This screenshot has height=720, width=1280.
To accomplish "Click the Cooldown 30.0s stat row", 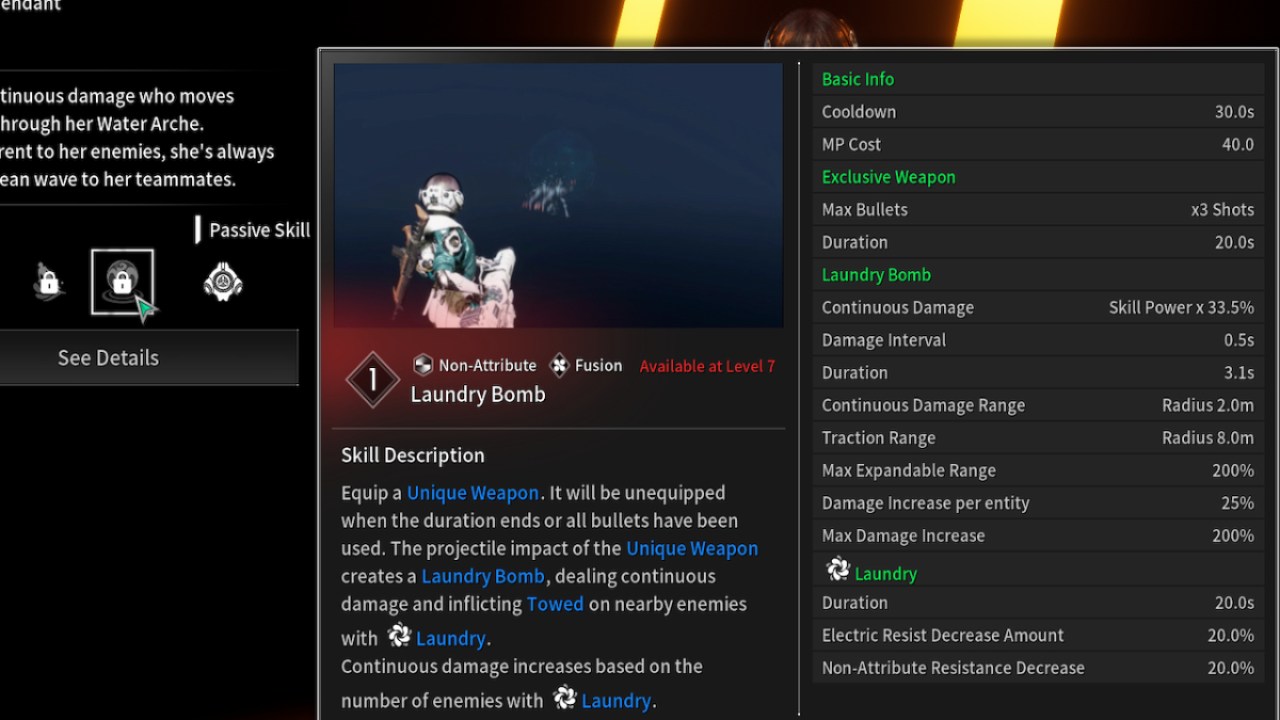I will (1038, 111).
